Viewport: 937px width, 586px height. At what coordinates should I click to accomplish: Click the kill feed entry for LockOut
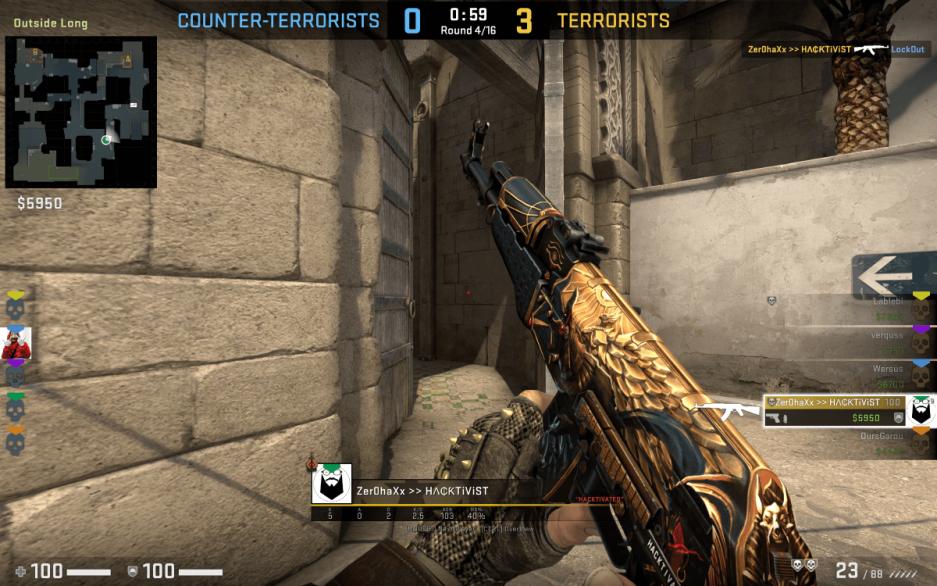[838, 49]
